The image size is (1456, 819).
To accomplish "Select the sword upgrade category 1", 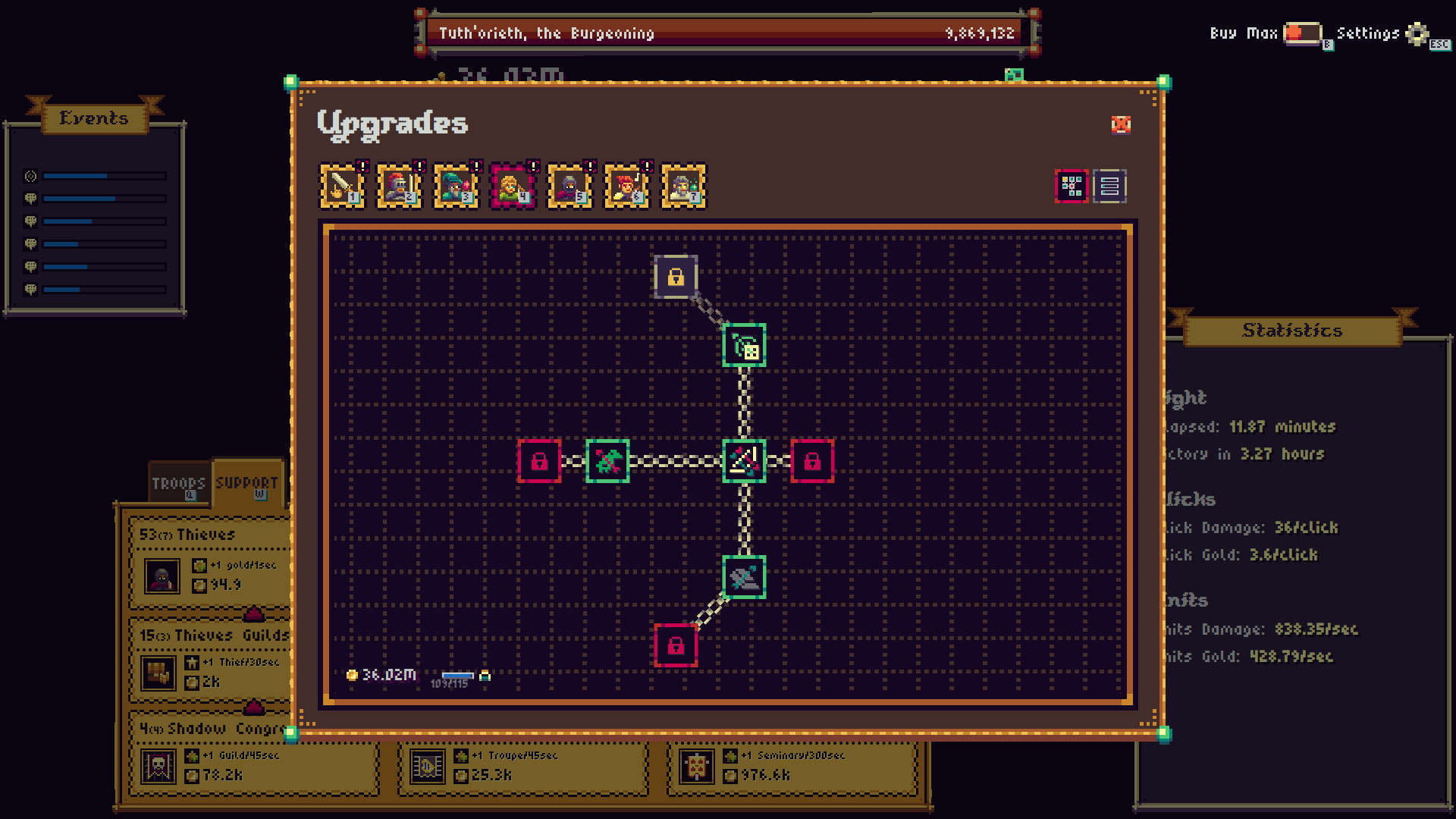I will click(x=342, y=187).
